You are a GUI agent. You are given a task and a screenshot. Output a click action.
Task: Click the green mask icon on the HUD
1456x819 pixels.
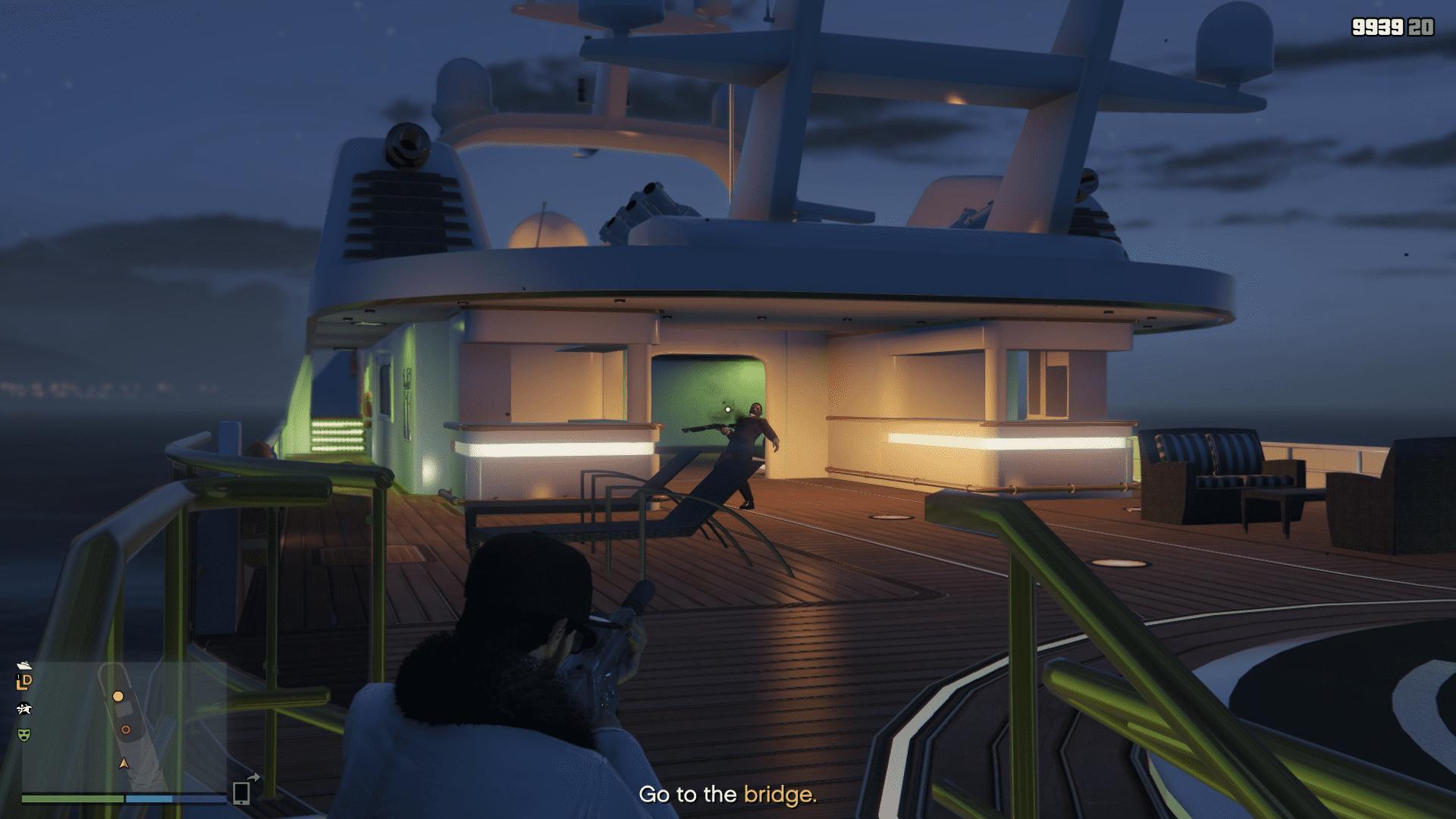[x=24, y=735]
